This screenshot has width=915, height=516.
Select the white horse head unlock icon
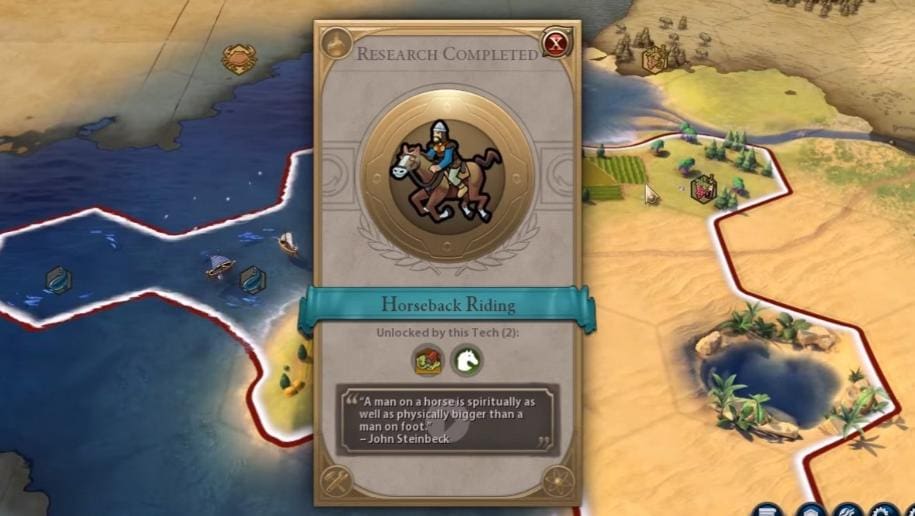click(x=466, y=359)
